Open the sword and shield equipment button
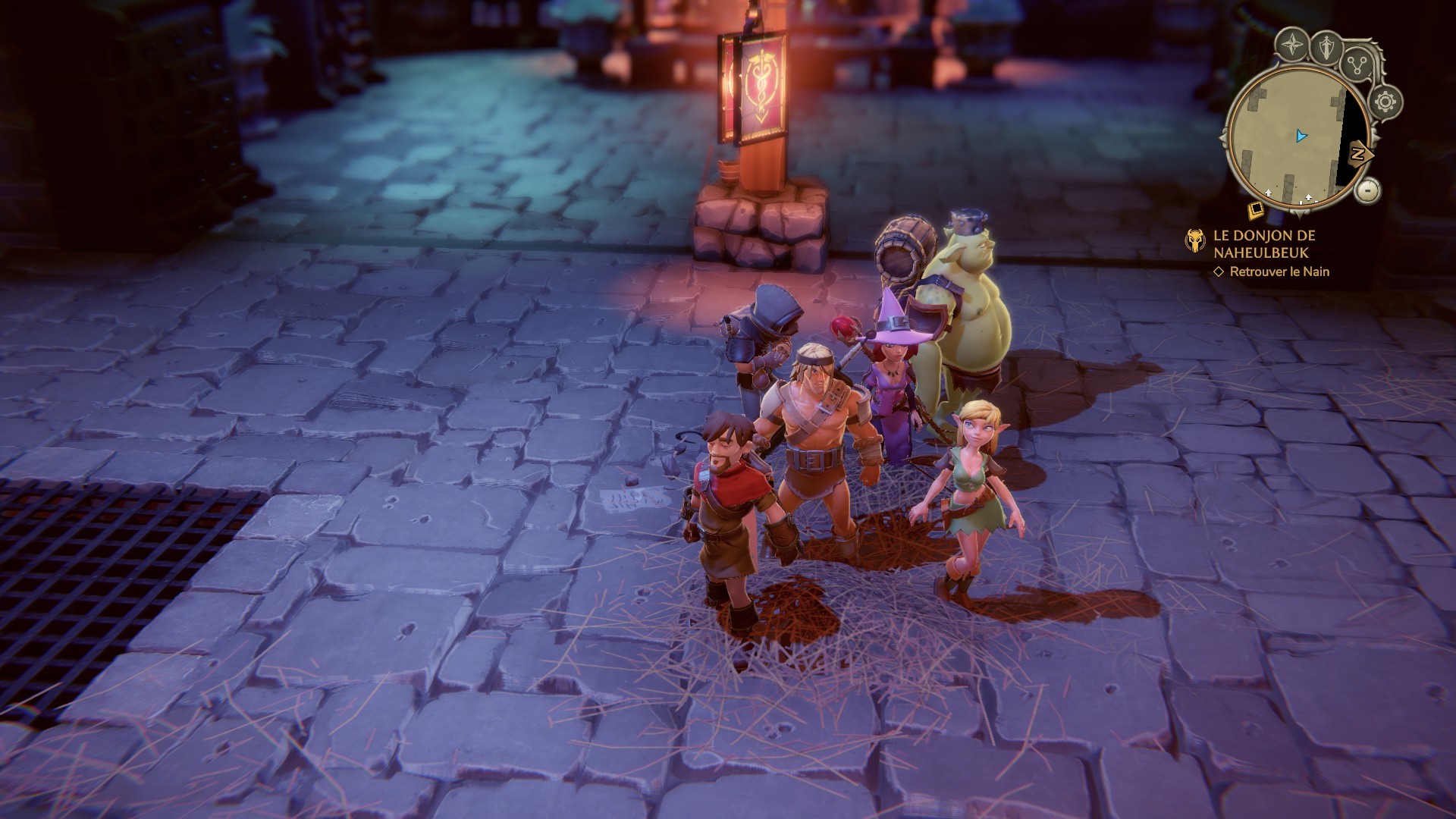 1327,46
